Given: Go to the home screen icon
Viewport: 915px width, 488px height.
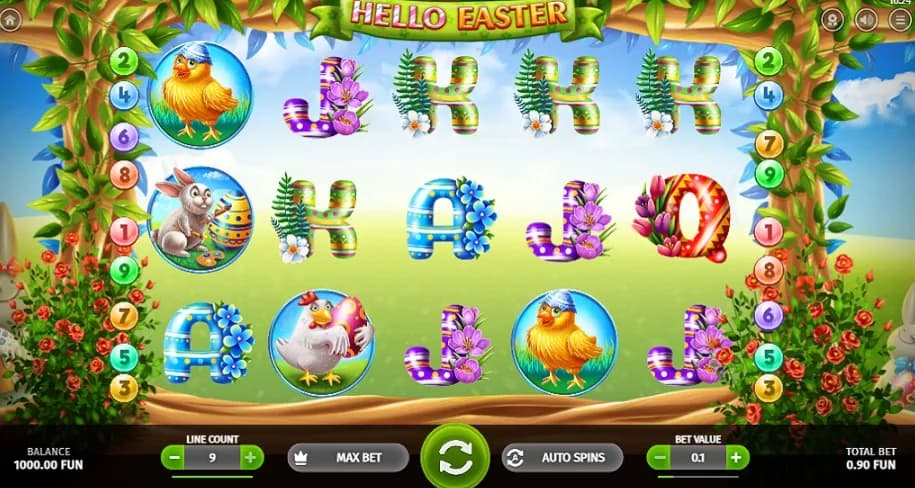Looking at the screenshot, I should click(x=10, y=19).
